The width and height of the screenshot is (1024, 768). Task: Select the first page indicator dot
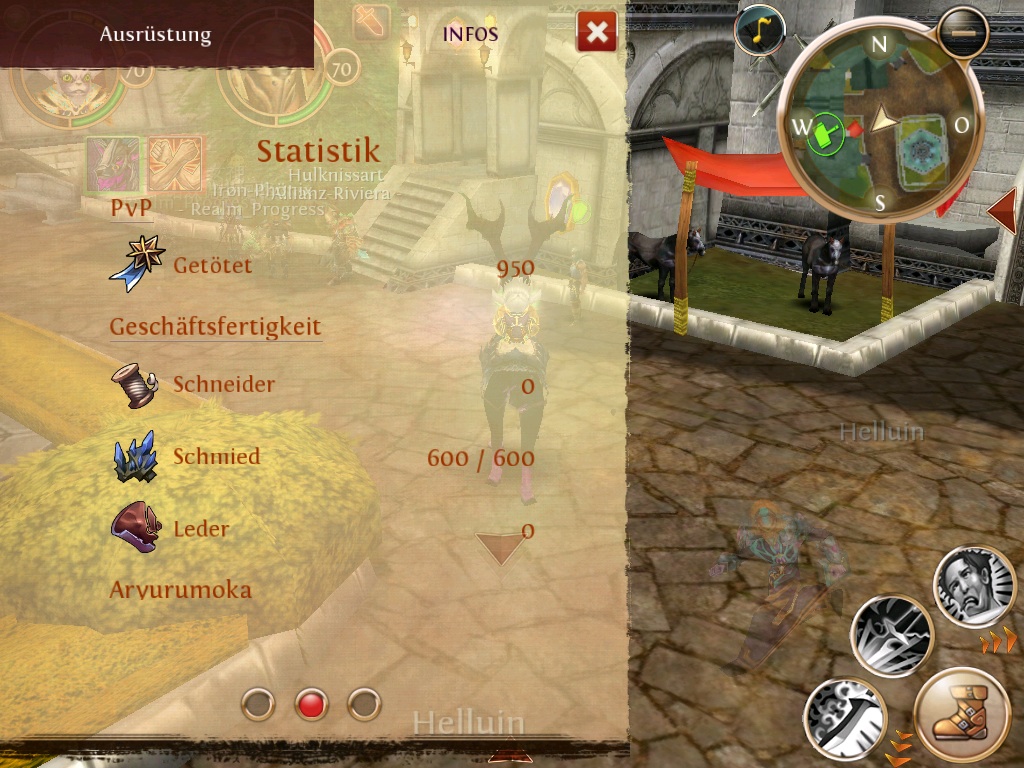tap(258, 704)
